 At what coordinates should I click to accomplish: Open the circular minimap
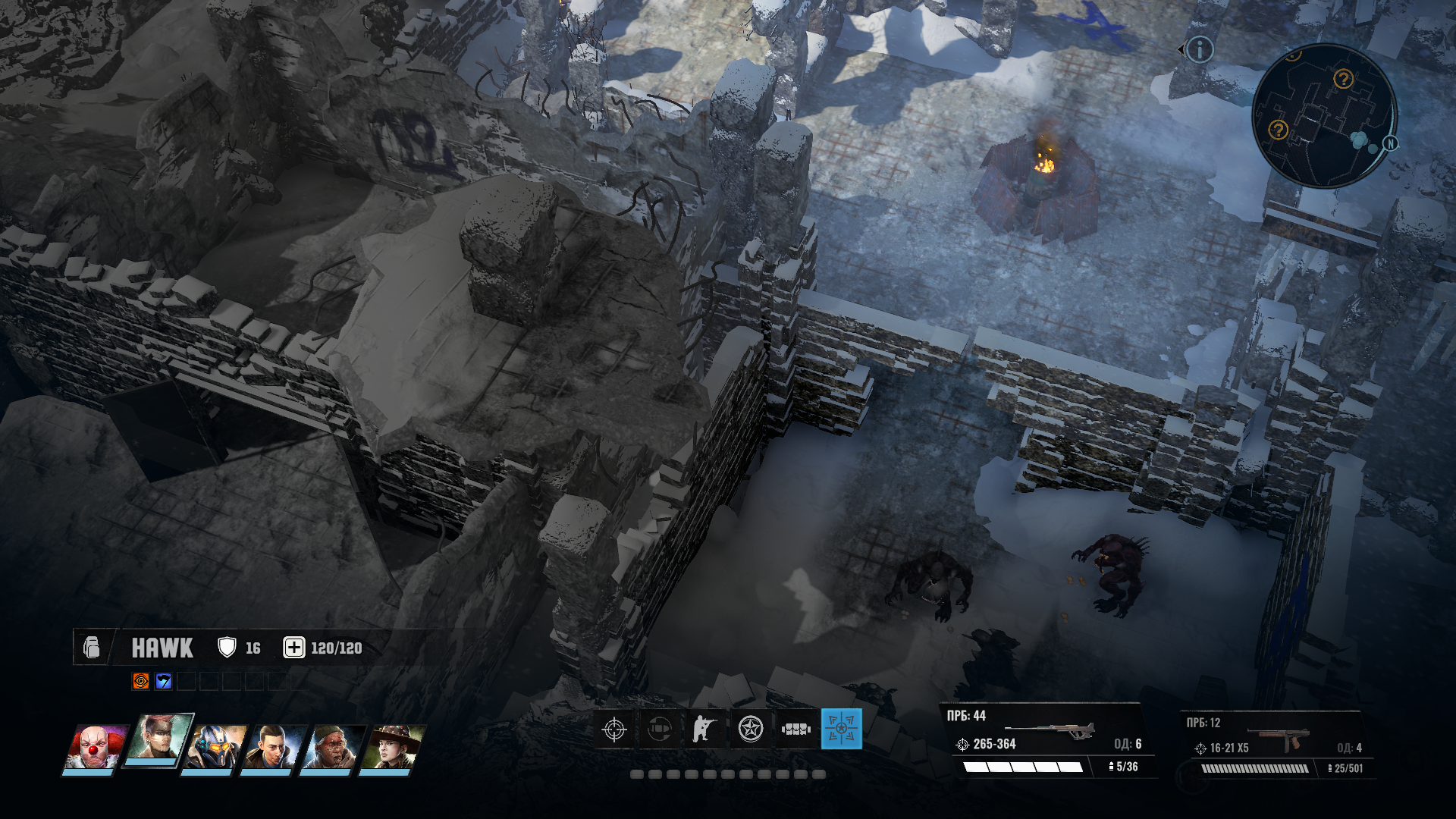pos(1323,116)
